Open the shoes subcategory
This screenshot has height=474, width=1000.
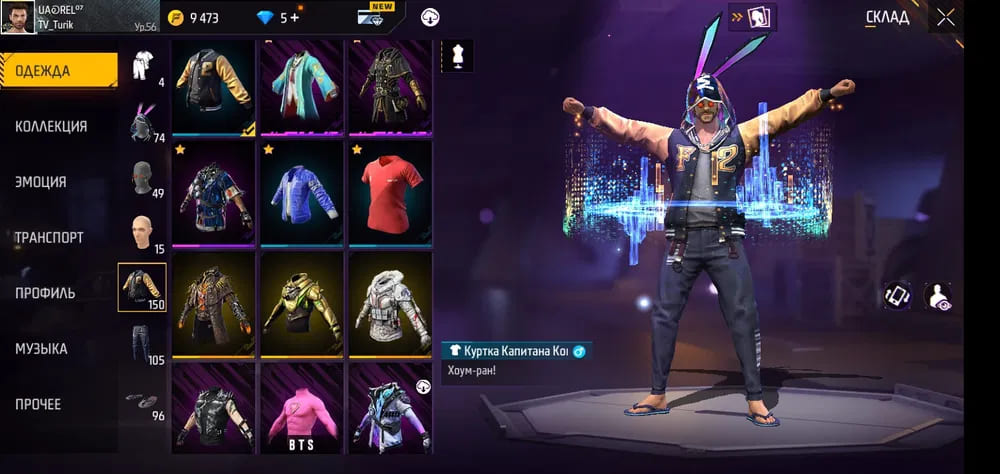coord(142,400)
